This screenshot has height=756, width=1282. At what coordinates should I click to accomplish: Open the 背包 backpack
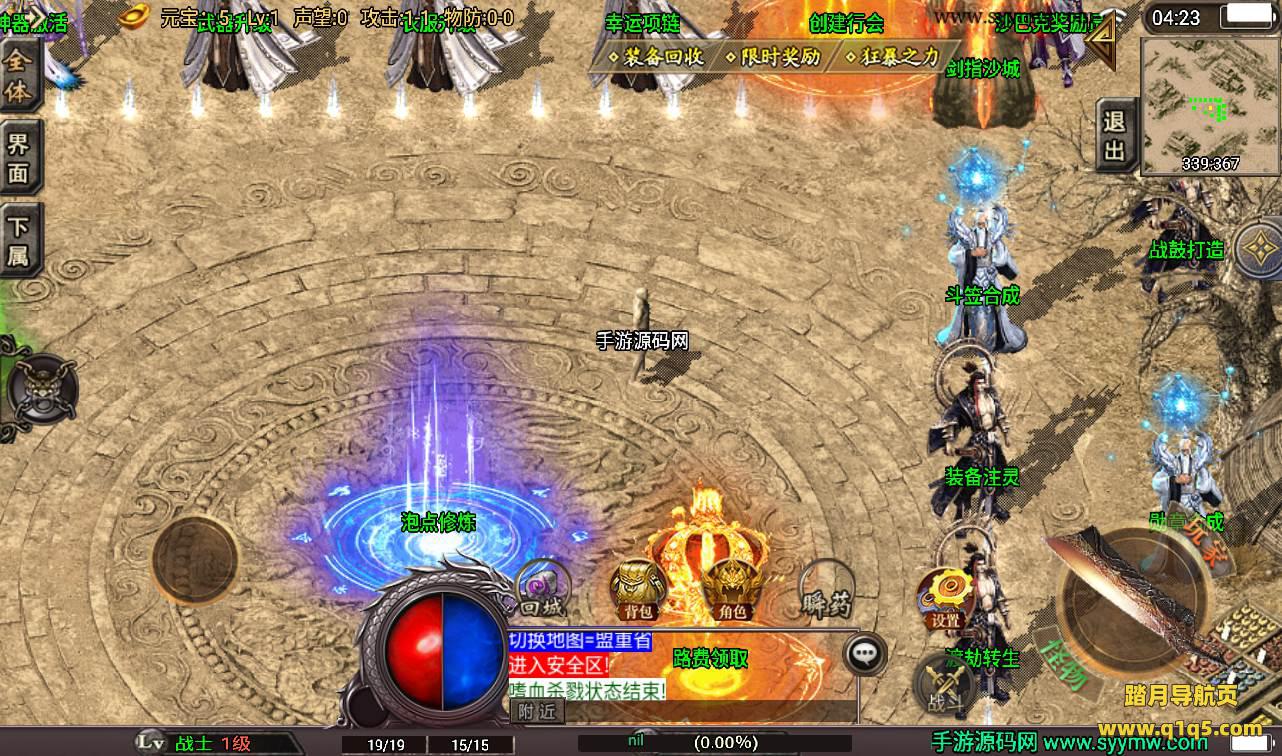(x=639, y=590)
